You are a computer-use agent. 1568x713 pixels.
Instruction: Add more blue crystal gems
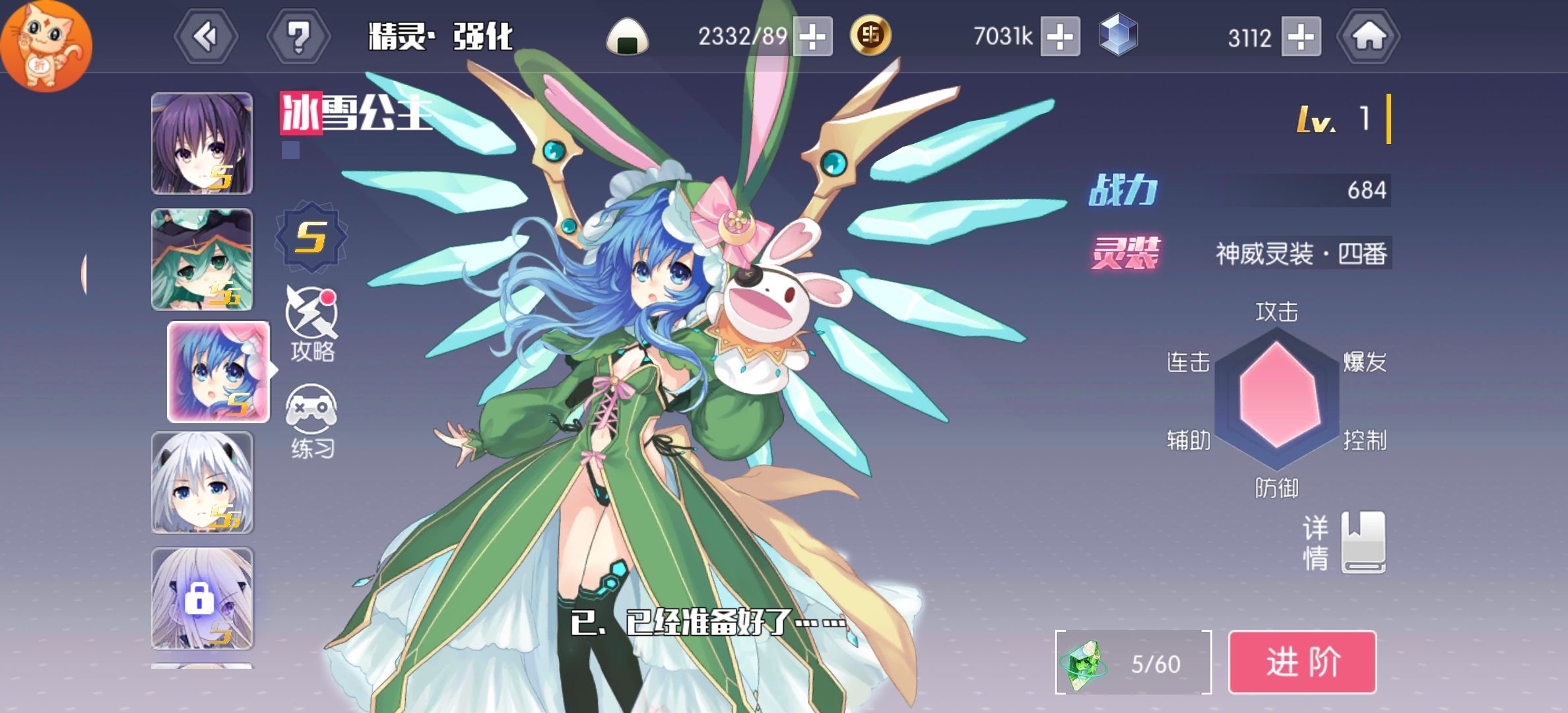coord(1301,37)
